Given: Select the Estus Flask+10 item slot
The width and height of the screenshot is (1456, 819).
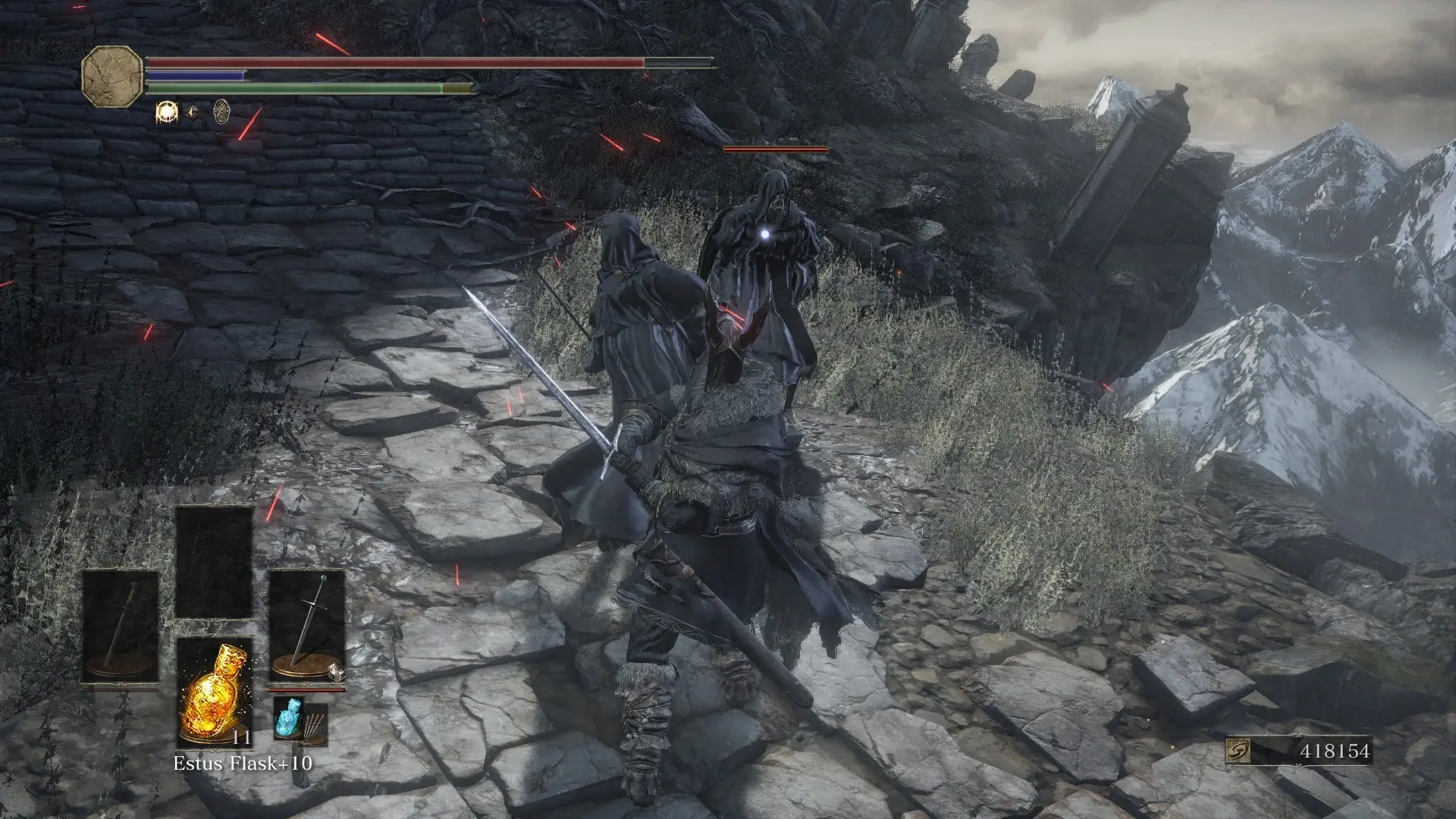Looking at the screenshot, I should (x=214, y=692).
